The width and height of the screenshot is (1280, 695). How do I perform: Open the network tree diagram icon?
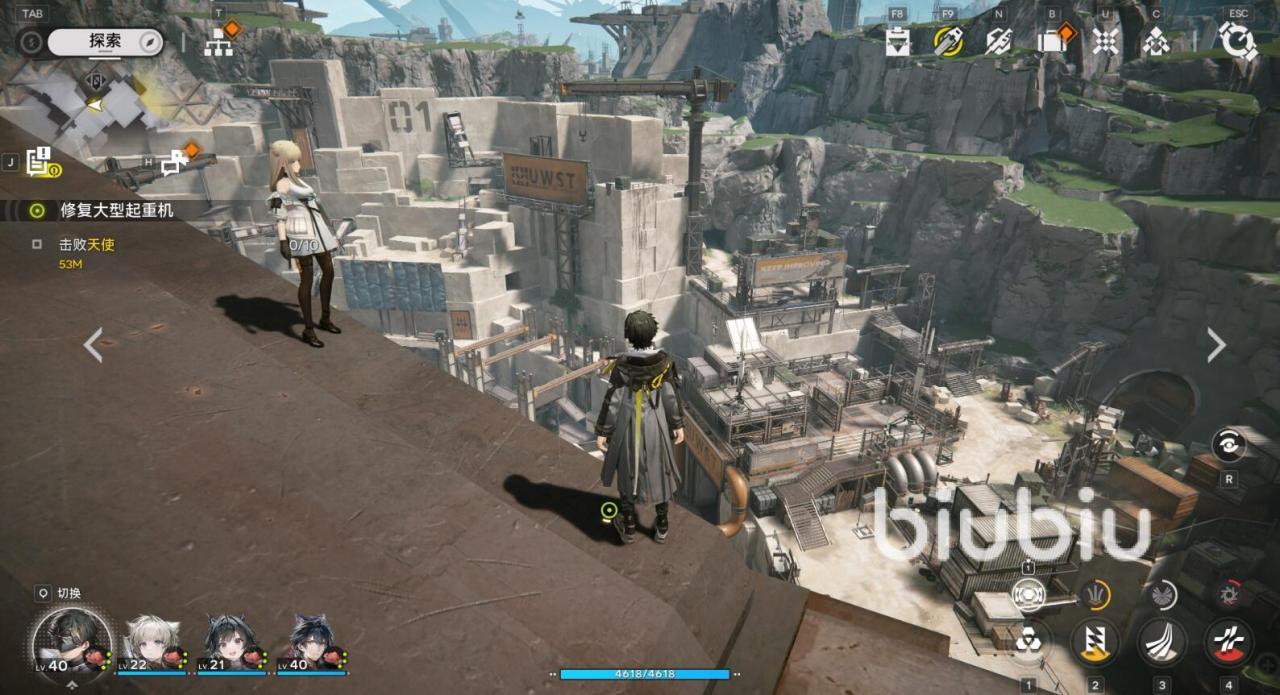pos(219,42)
